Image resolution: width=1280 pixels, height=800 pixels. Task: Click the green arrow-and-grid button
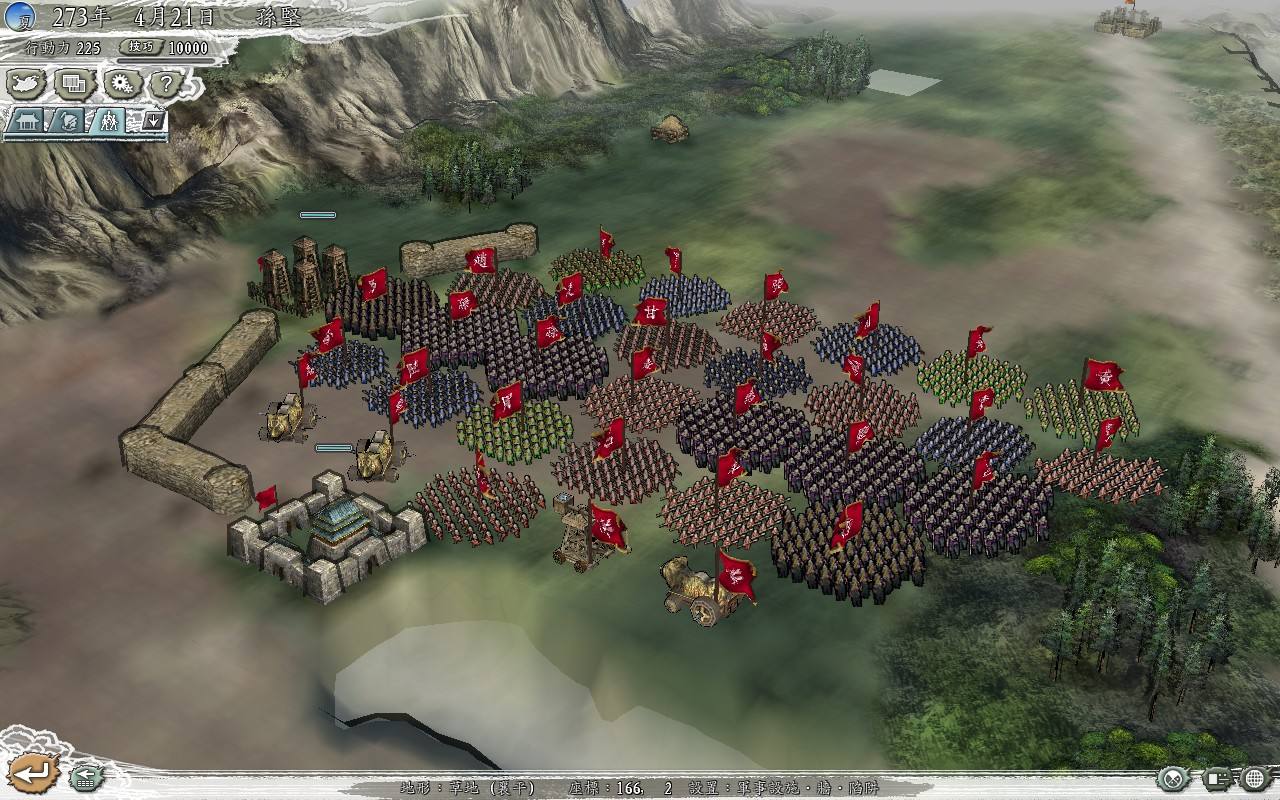[88, 776]
